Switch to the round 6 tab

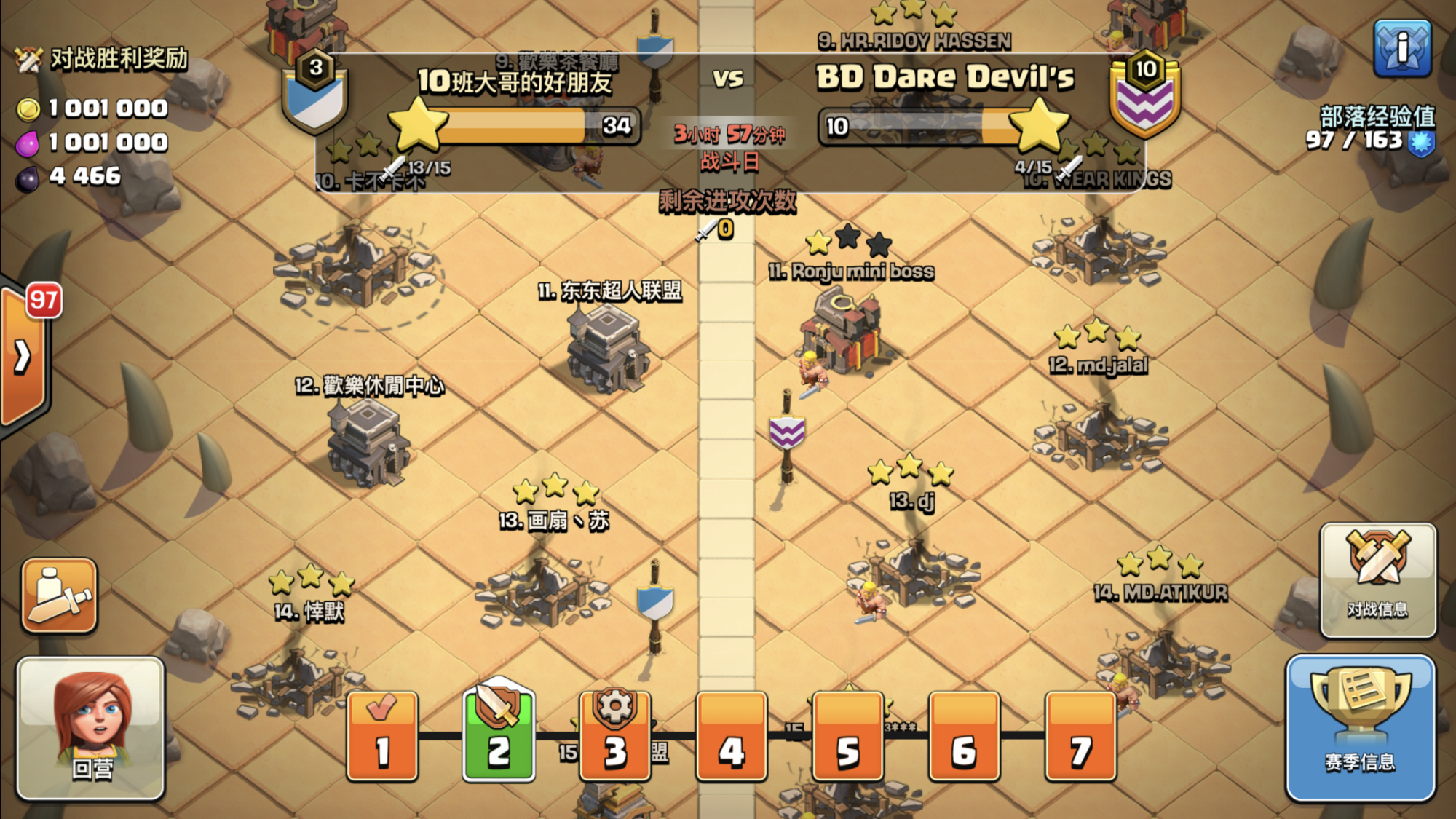coord(964,735)
